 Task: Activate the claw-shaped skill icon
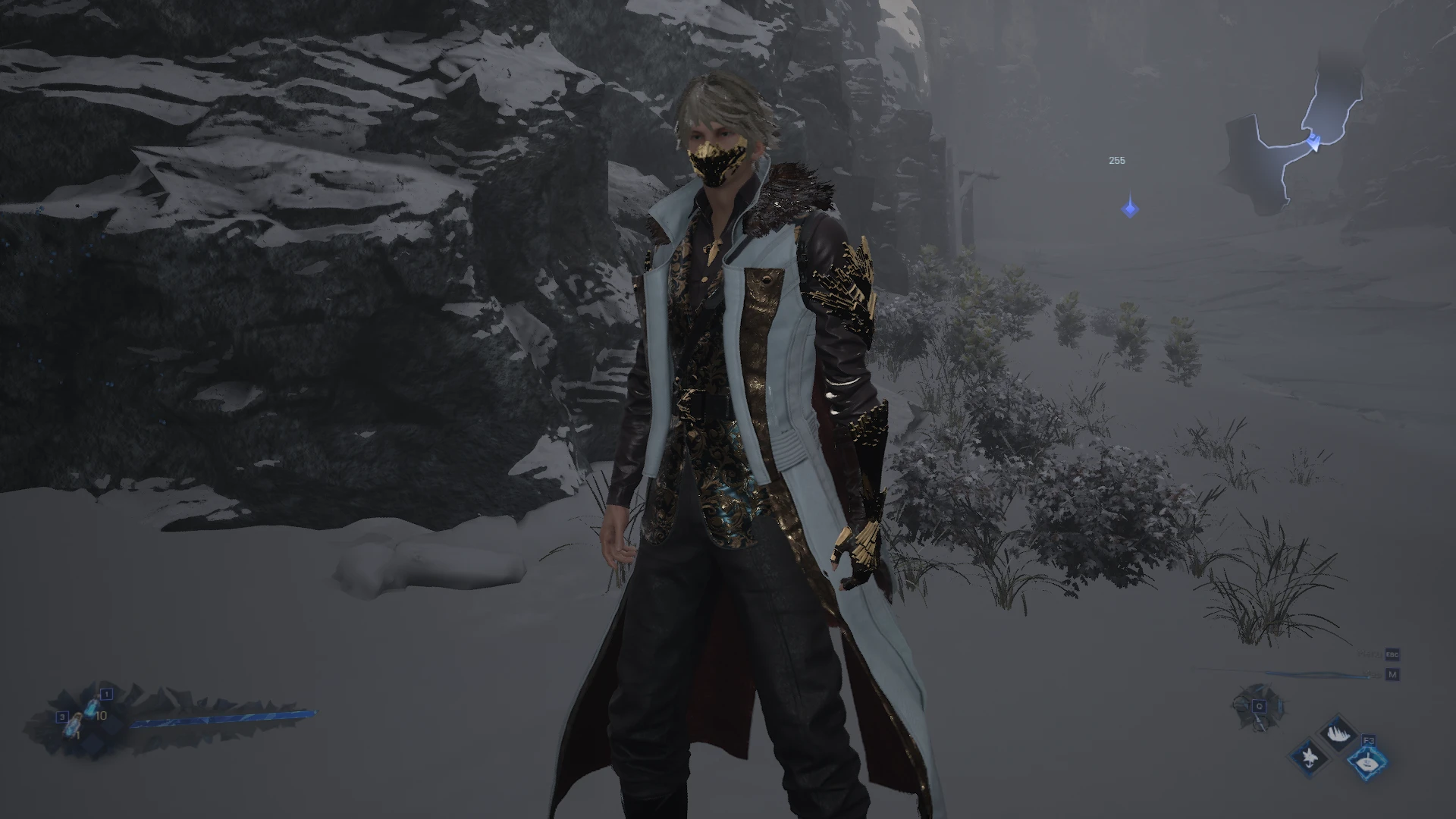[x=1338, y=732]
